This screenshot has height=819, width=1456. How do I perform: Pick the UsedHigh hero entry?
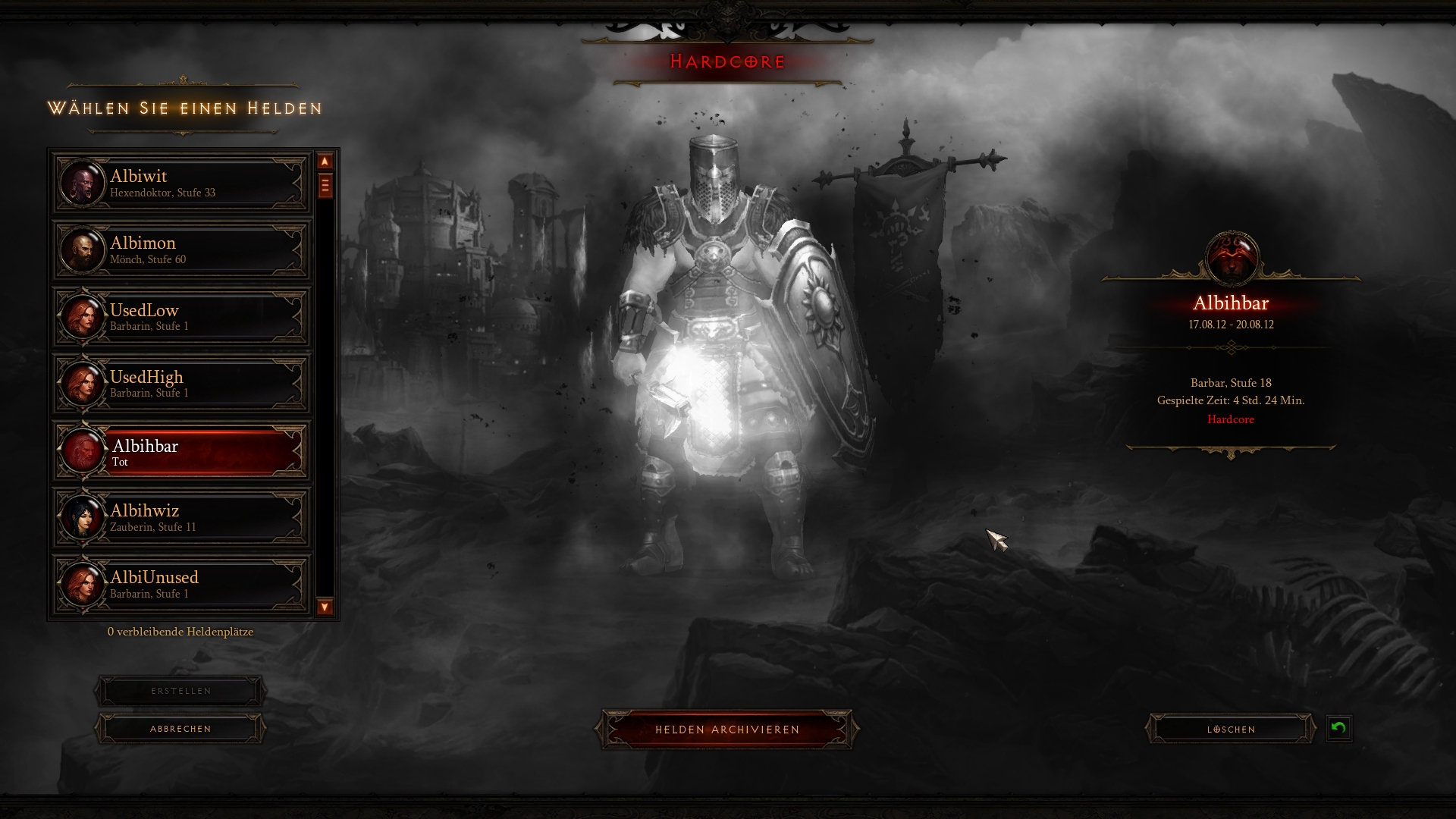(x=182, y=384)
